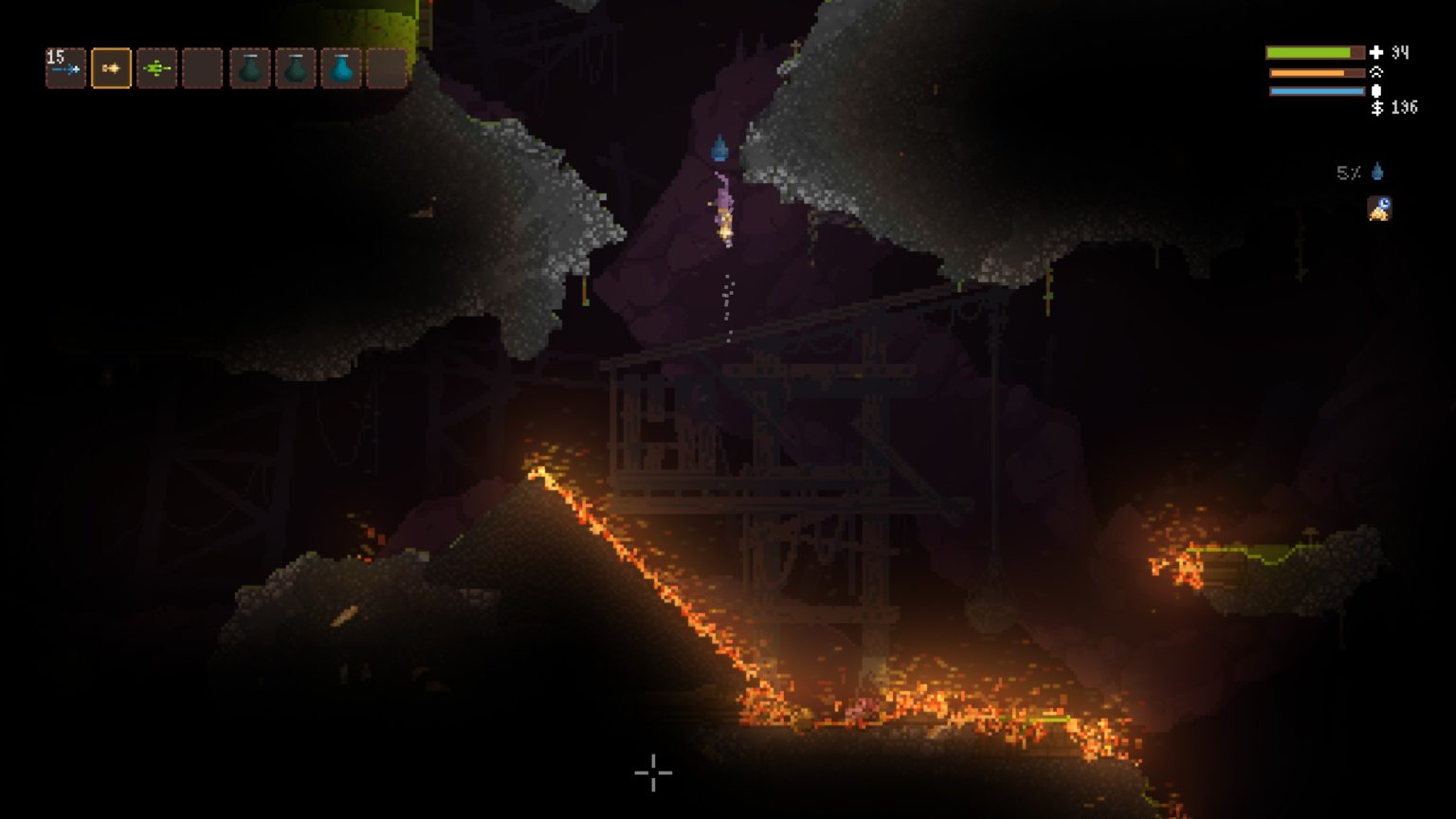Select the highlighted orange wand slot

[x=111, y=68]
